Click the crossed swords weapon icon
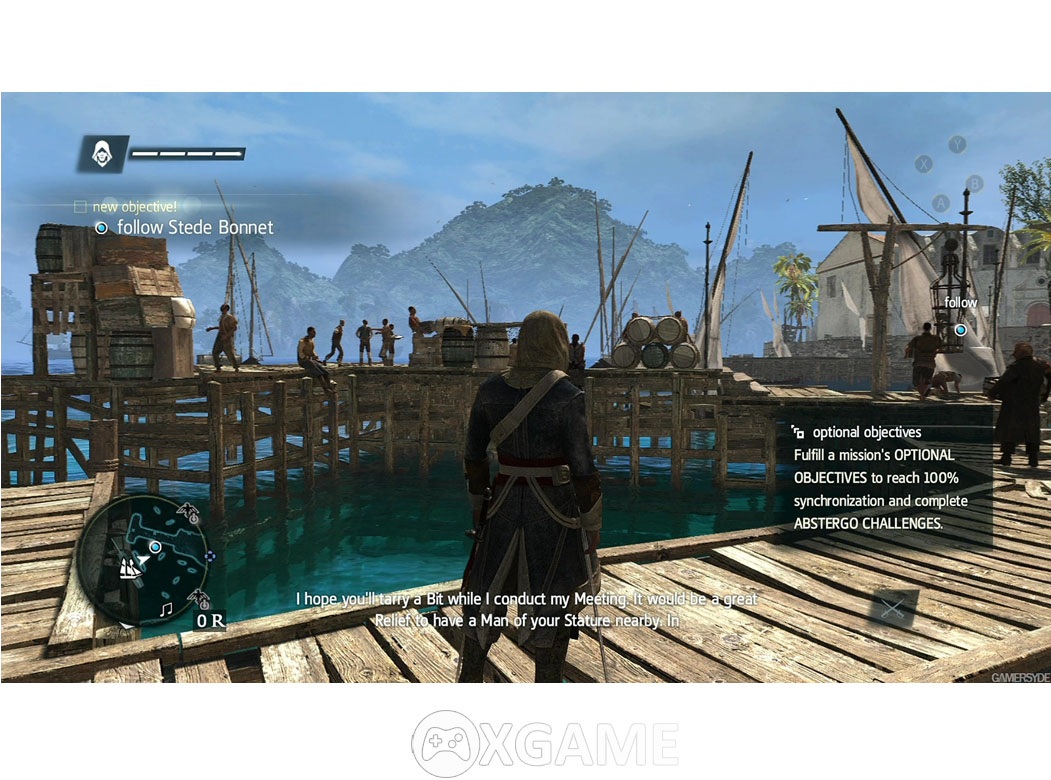Image resolution: width=1051 pixels, height=780 pixels. click(891, 609)
